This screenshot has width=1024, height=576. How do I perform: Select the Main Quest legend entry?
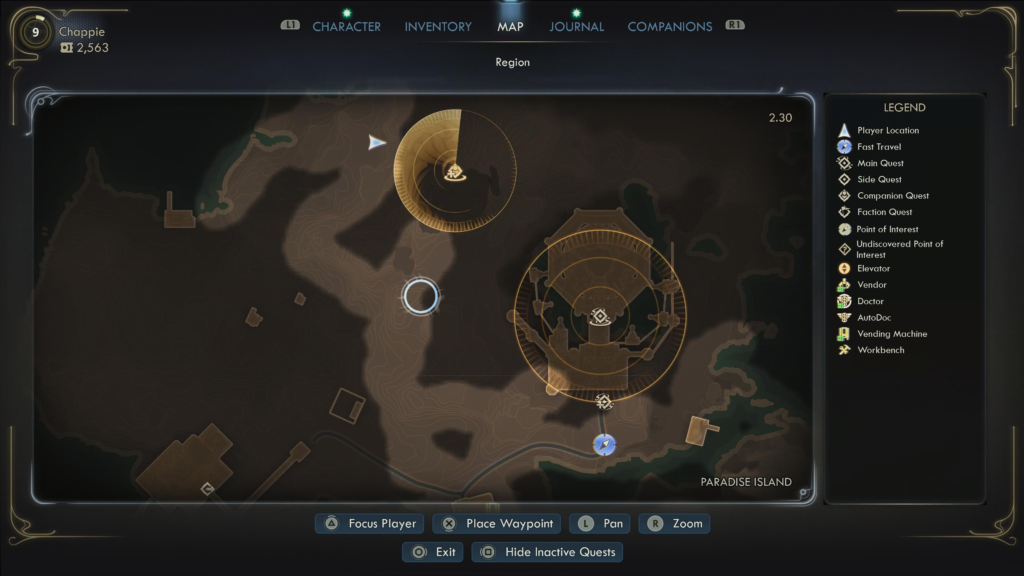click(880, 163)
